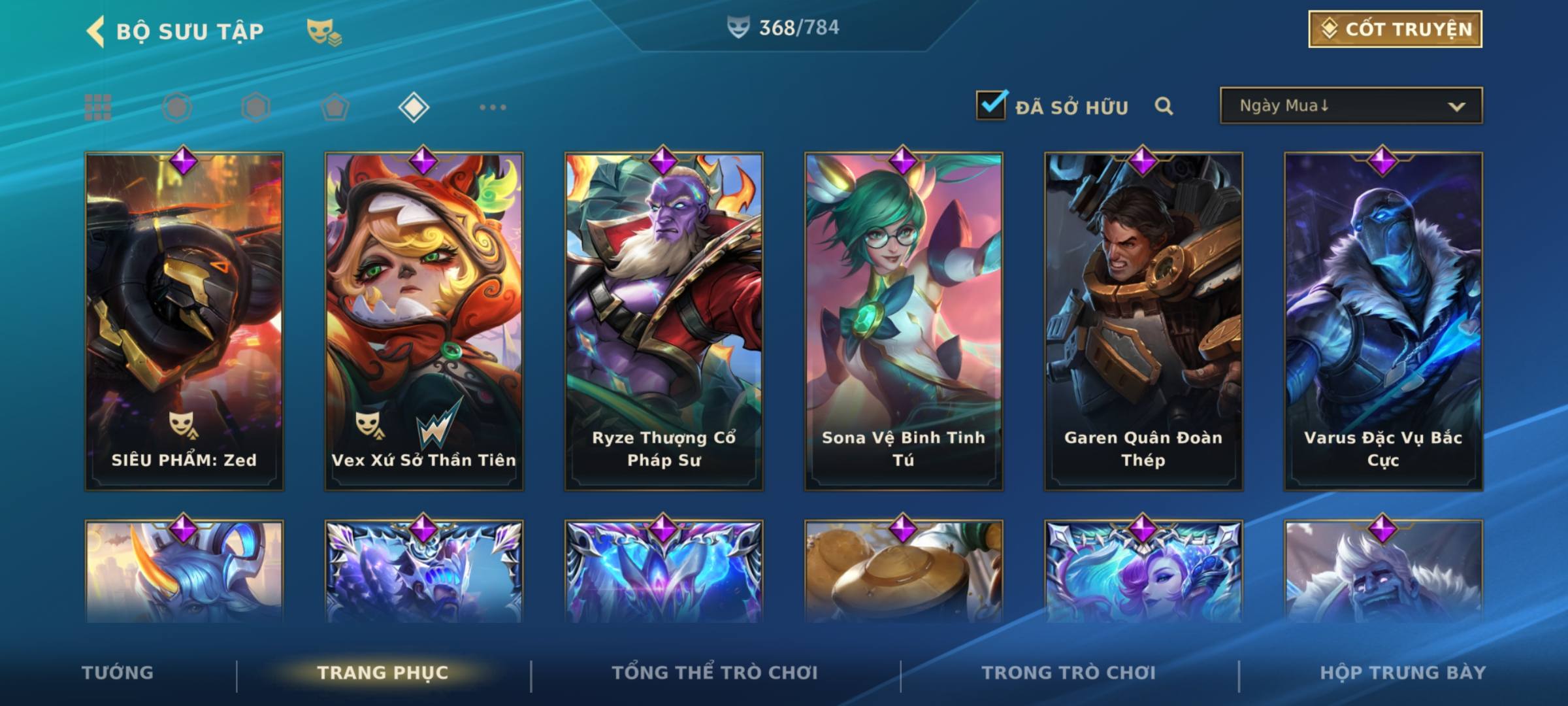This screenshot has height=706, width=1568.
Task: View Varus Đặc Vụ Bắc Cực skin
Action: [x=1383, y=320]
